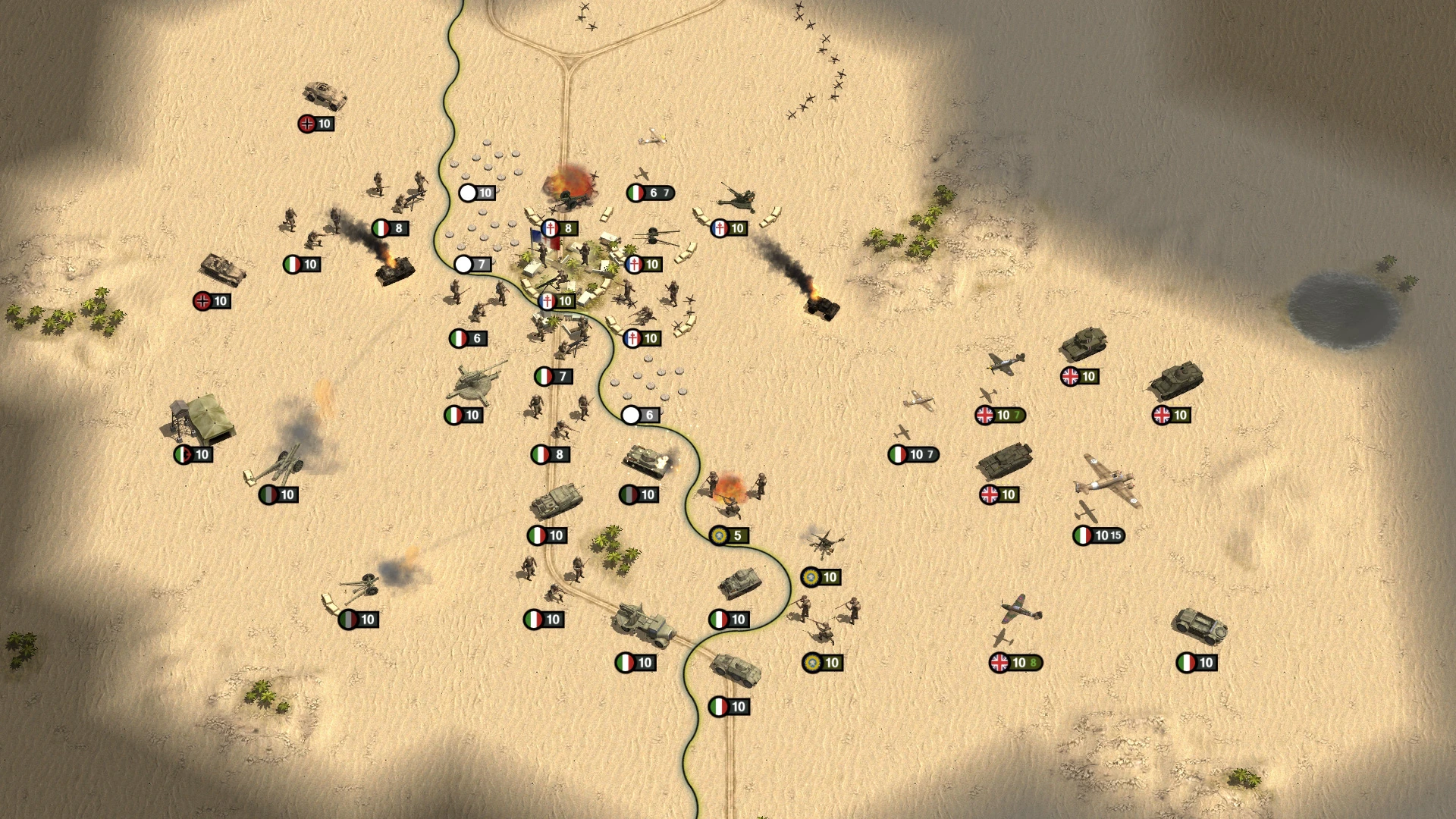Select the Italian fighter badge showing 10 7

(914, 454)
